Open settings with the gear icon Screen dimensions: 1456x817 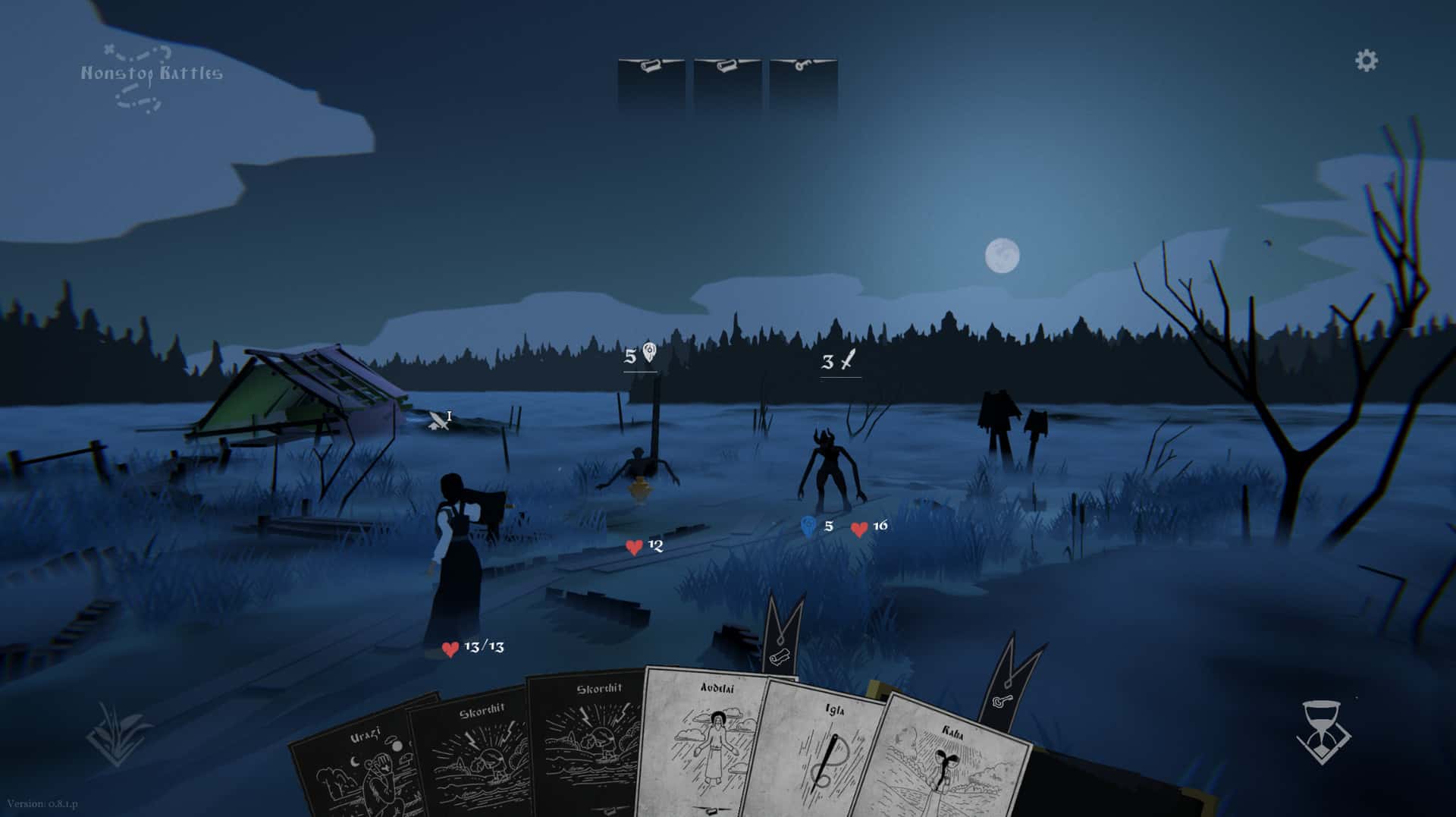pos(1367,61)
